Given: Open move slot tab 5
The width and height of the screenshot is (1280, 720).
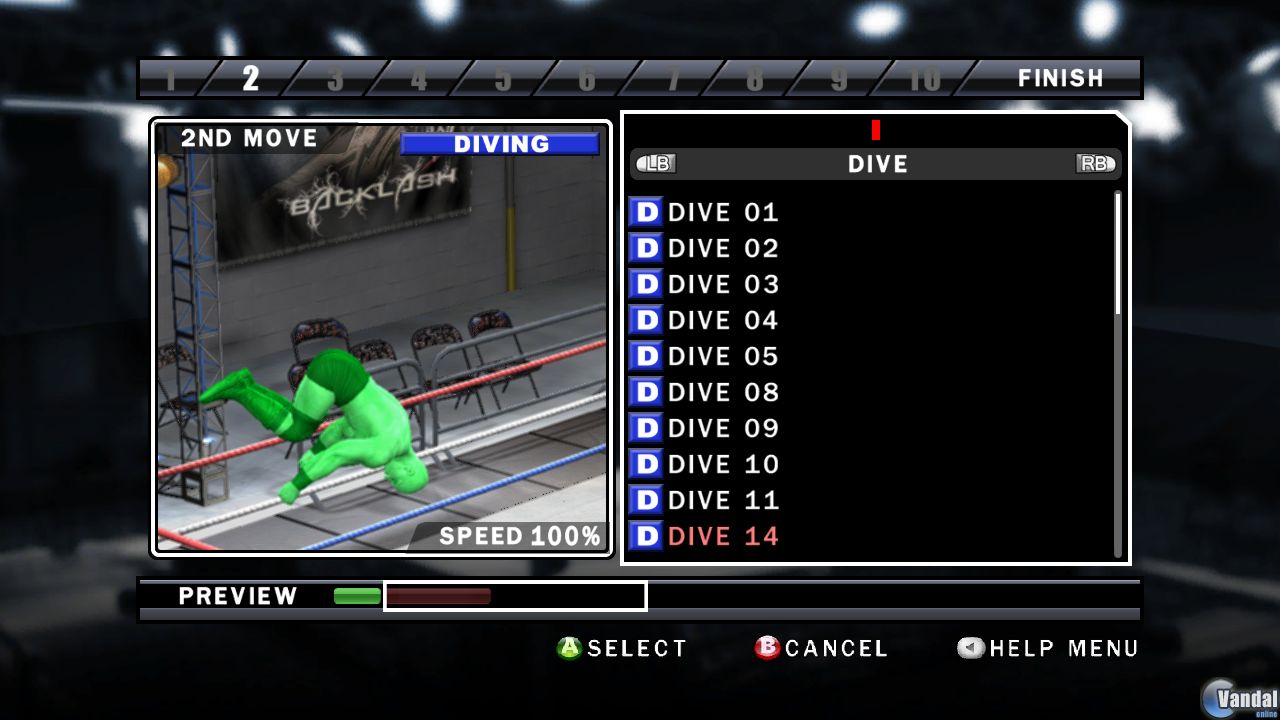Looking at the screenshot, I should point(504,77).
